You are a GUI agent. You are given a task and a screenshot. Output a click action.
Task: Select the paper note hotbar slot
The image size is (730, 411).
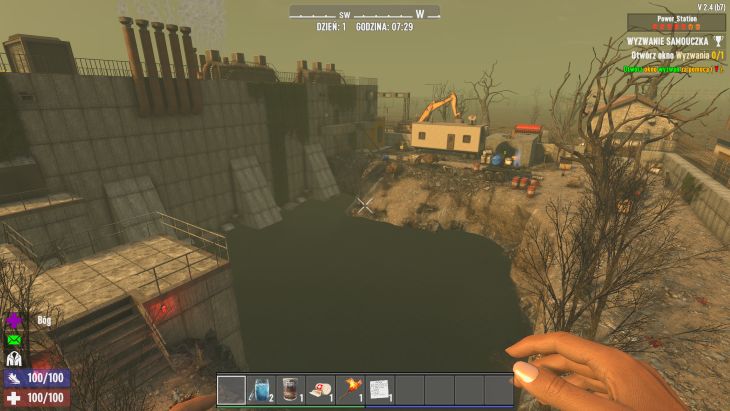click(379, 389)
